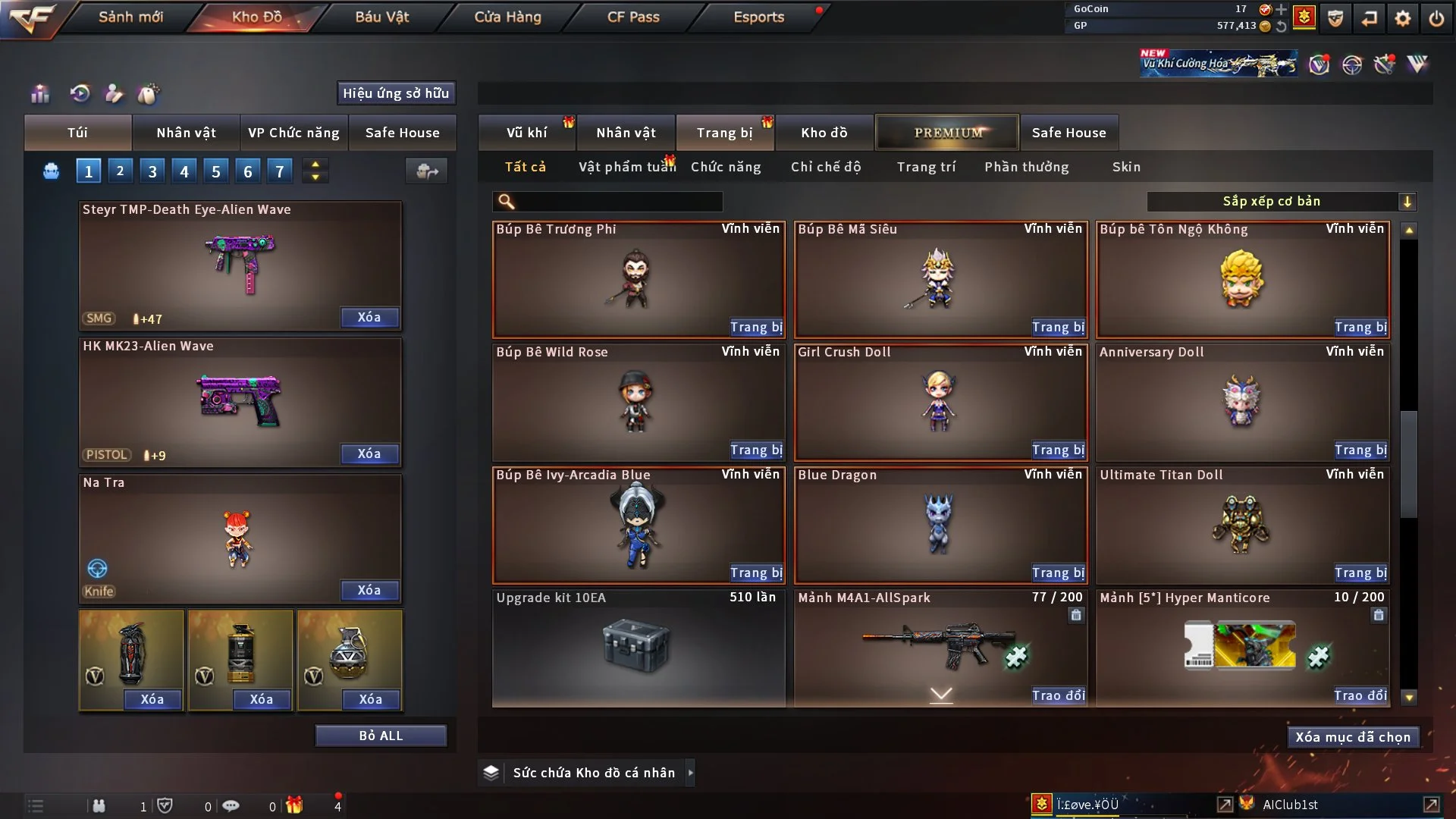The image size is (1456, 819).
Task: Remove the Steyr TMP-Death Eye-Alien Wave
Action: click(x=369, y=317)
